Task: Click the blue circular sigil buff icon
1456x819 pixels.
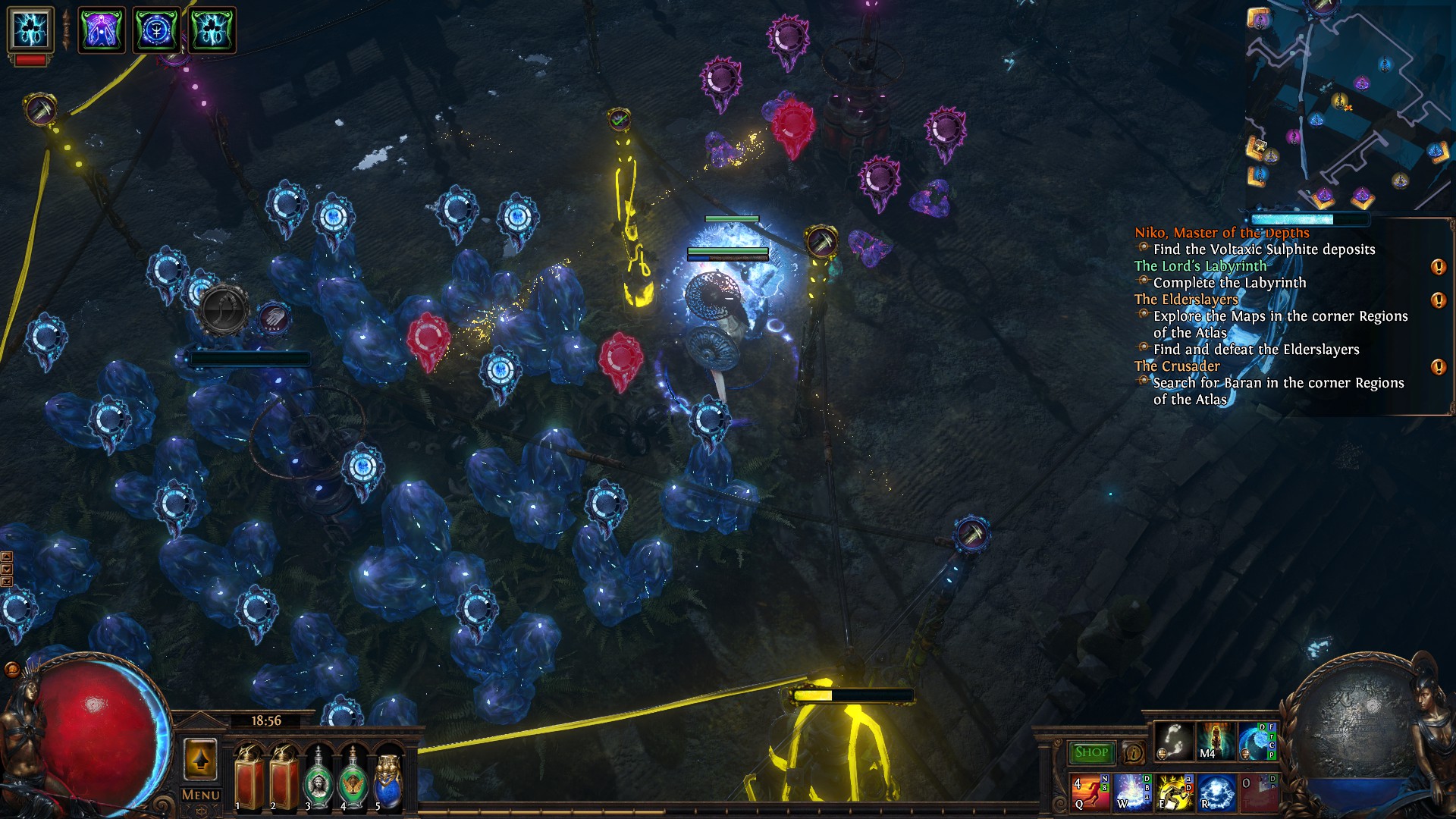Action: [156, 30]
